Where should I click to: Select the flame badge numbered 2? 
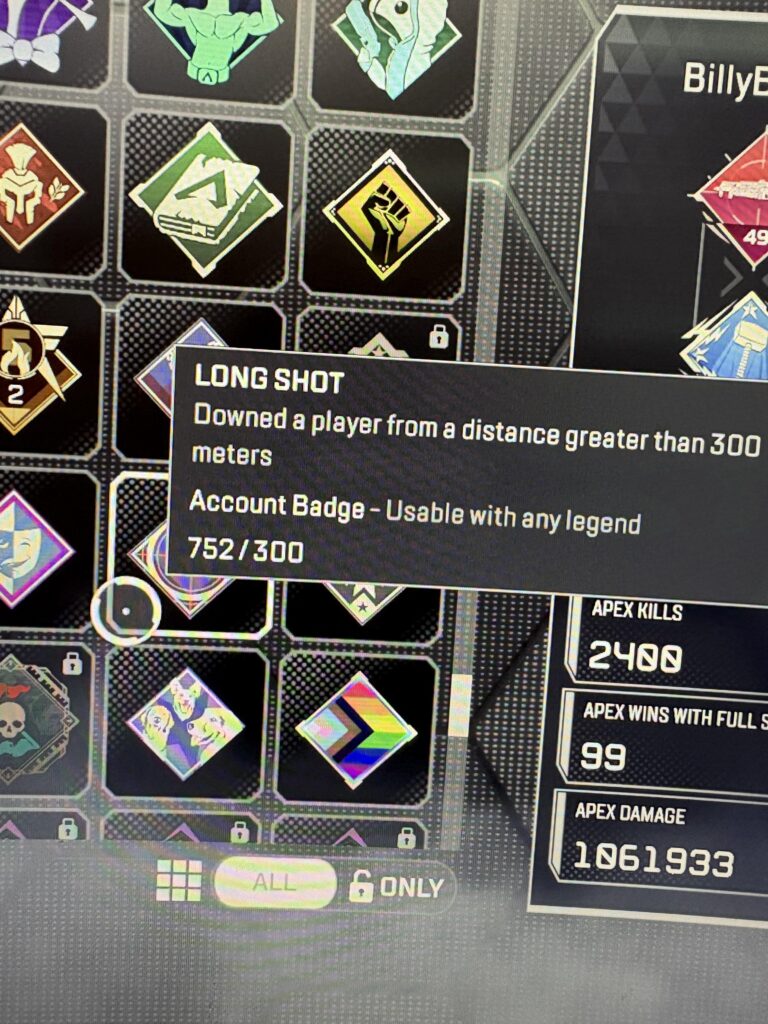[28, 364]
